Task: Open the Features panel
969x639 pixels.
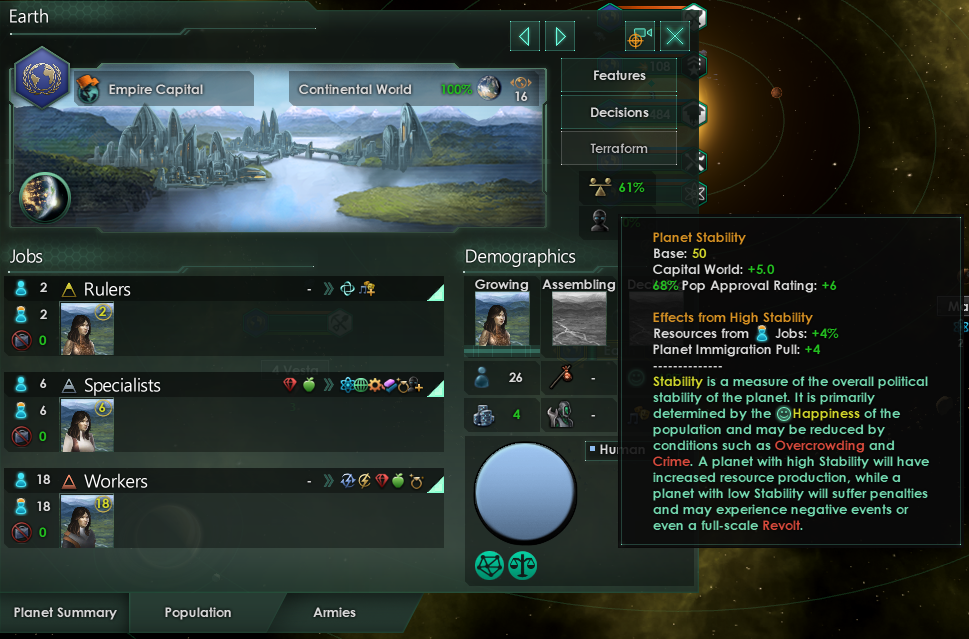Action: [619, 76]
